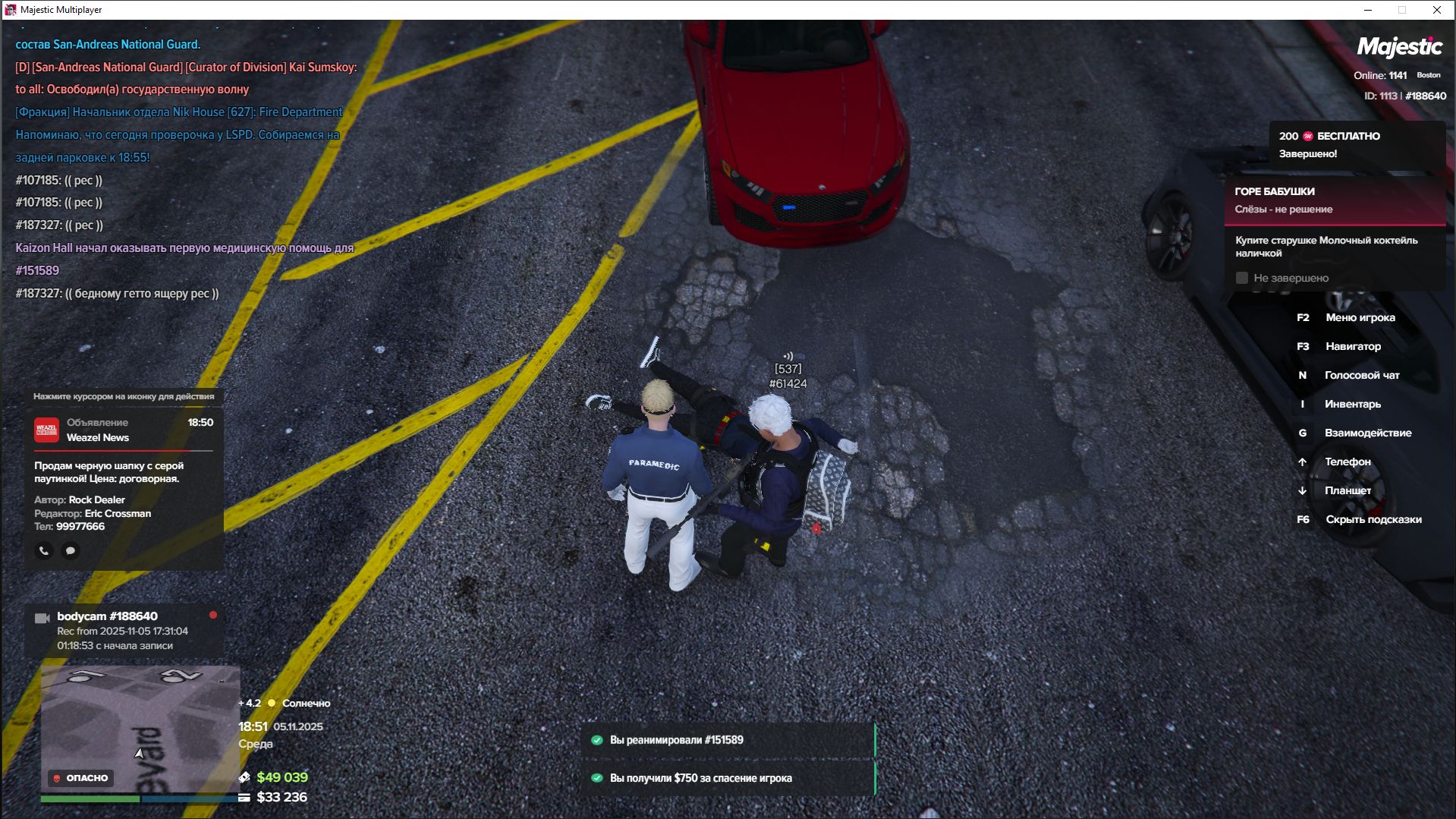Click the bodycam recording panel
The height and width of the screenshot is (819, 1456).
[x=124, y=630]
